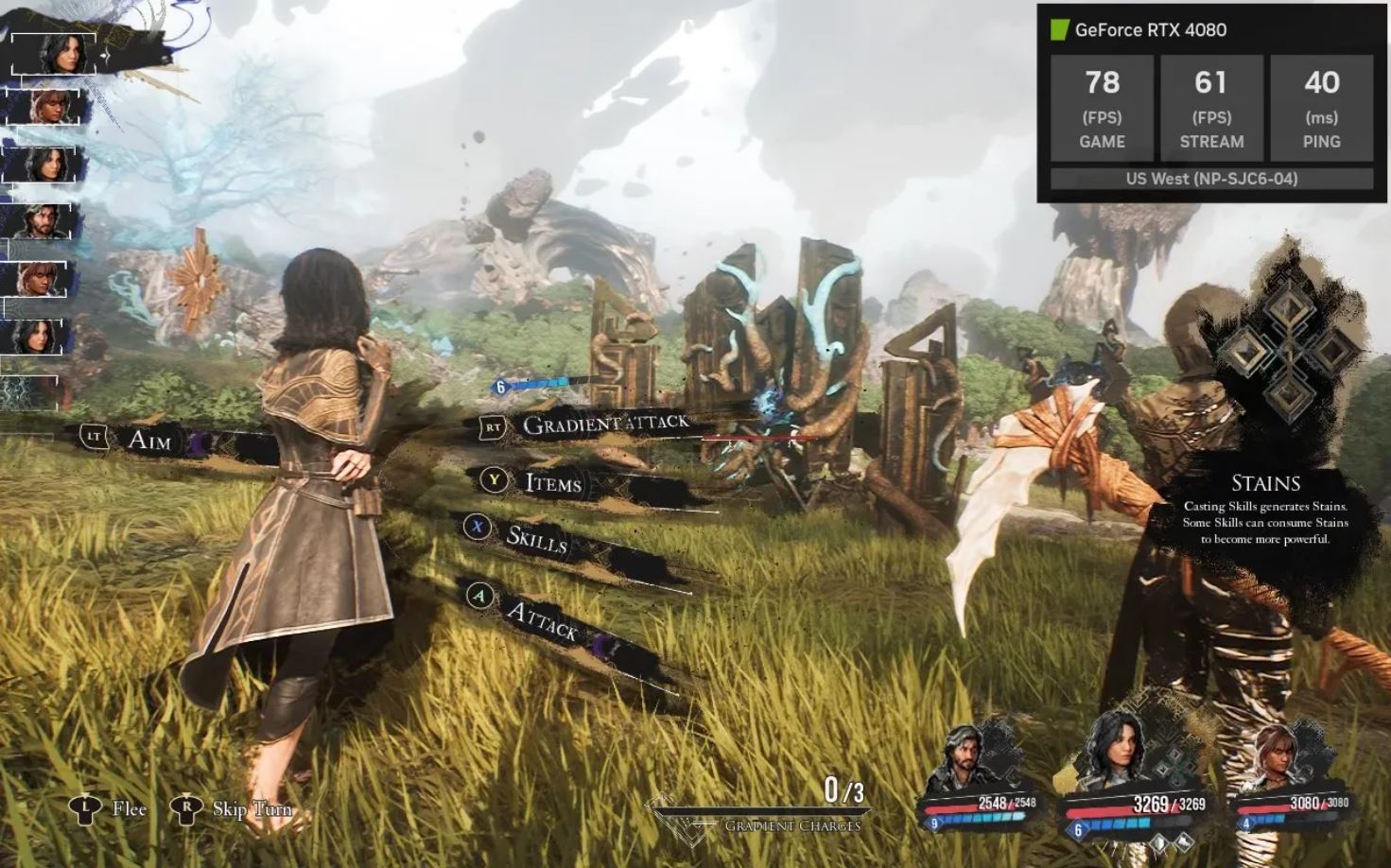Choose the Attack command

tap(541, 619)
